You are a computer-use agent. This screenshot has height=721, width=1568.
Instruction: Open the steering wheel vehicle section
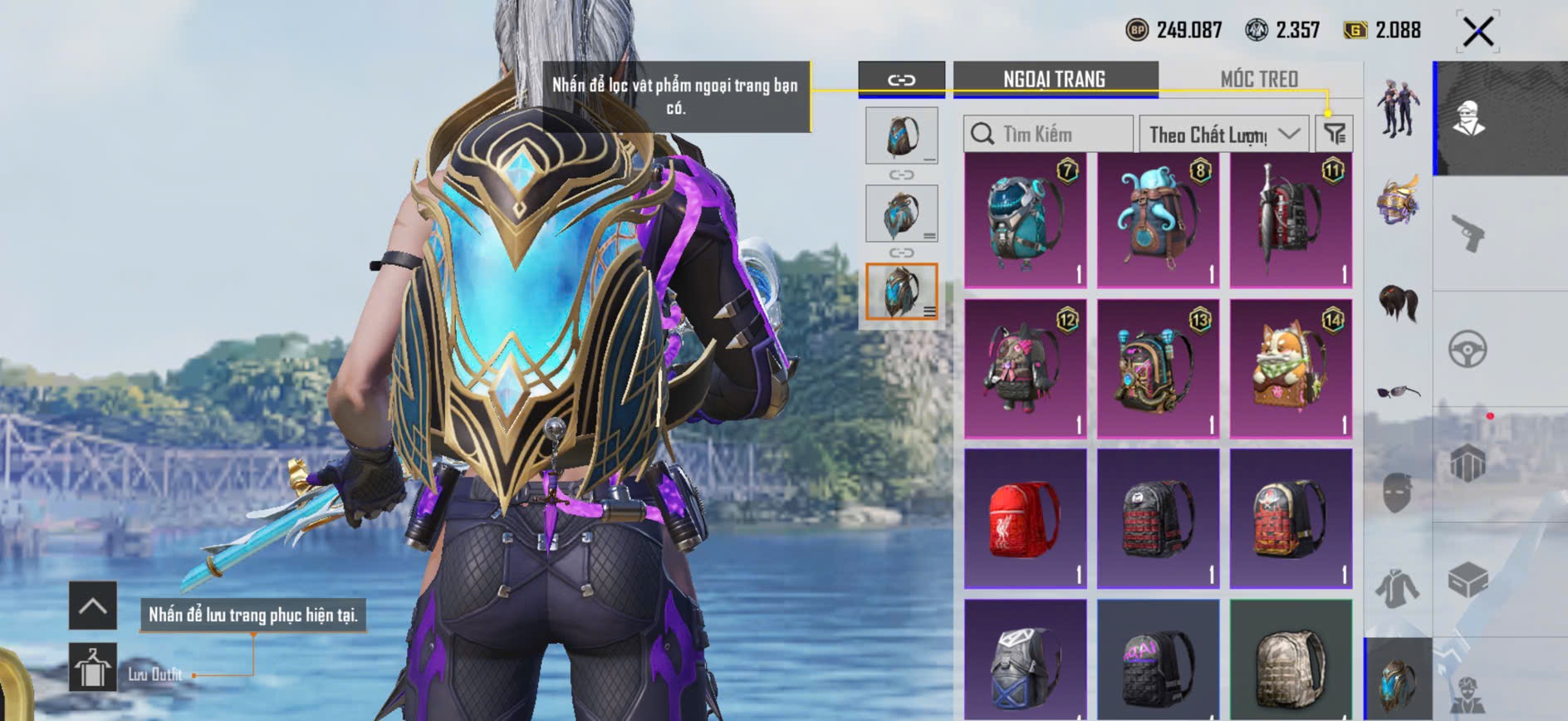click(1468, 349)
